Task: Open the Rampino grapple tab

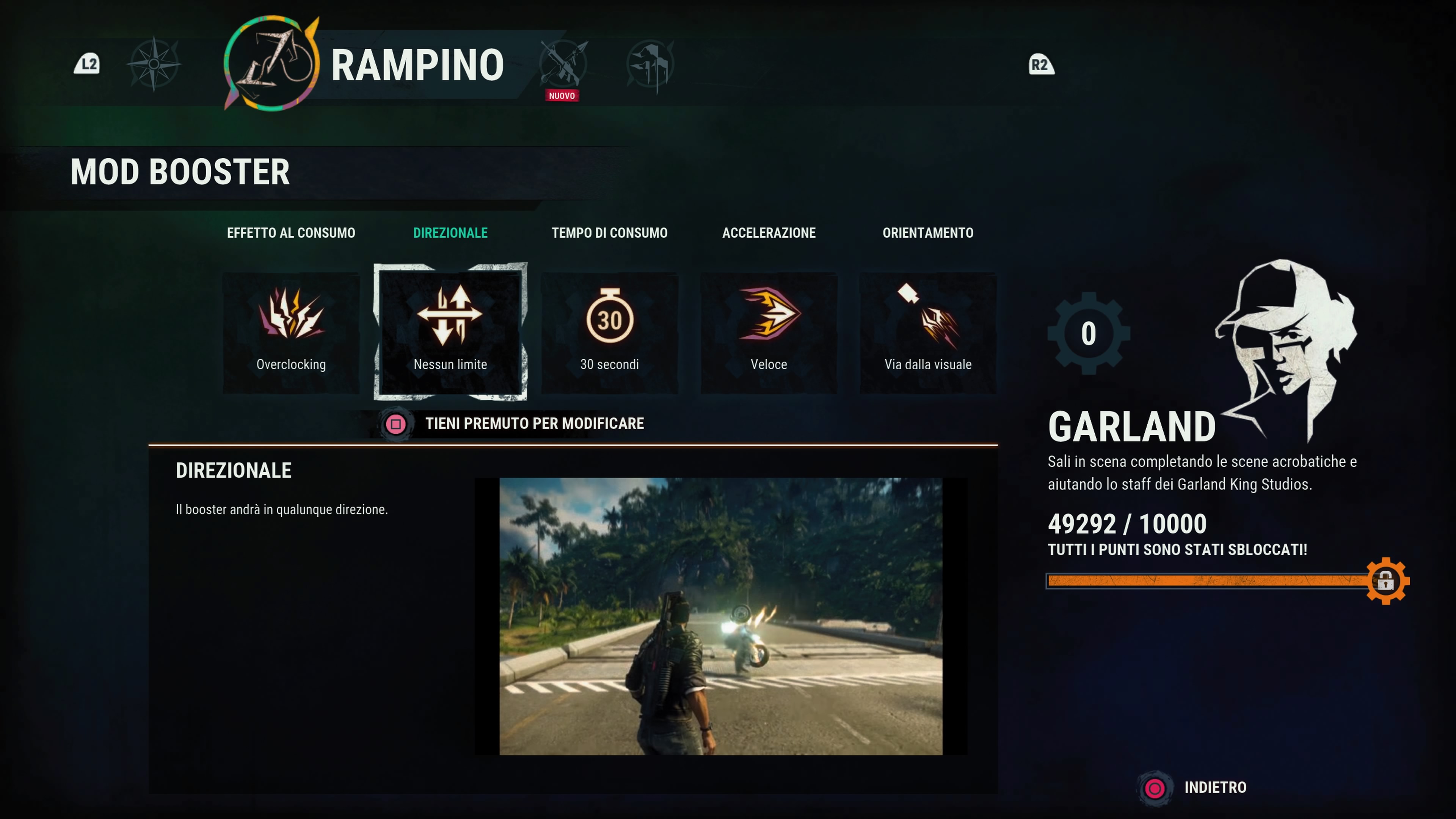Action: 273,64
